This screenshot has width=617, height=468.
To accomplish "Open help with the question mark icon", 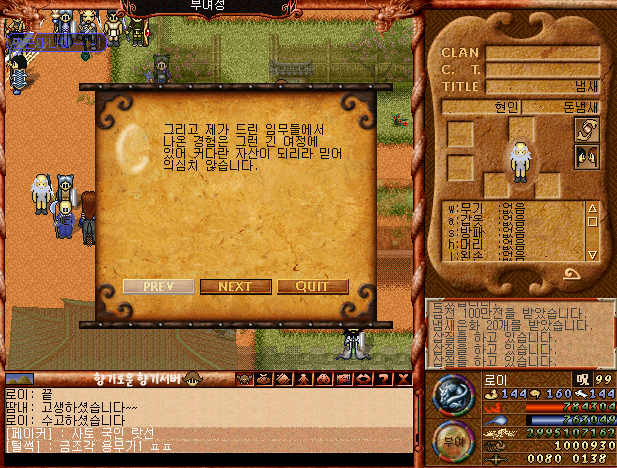I will [x=385, y=379].
